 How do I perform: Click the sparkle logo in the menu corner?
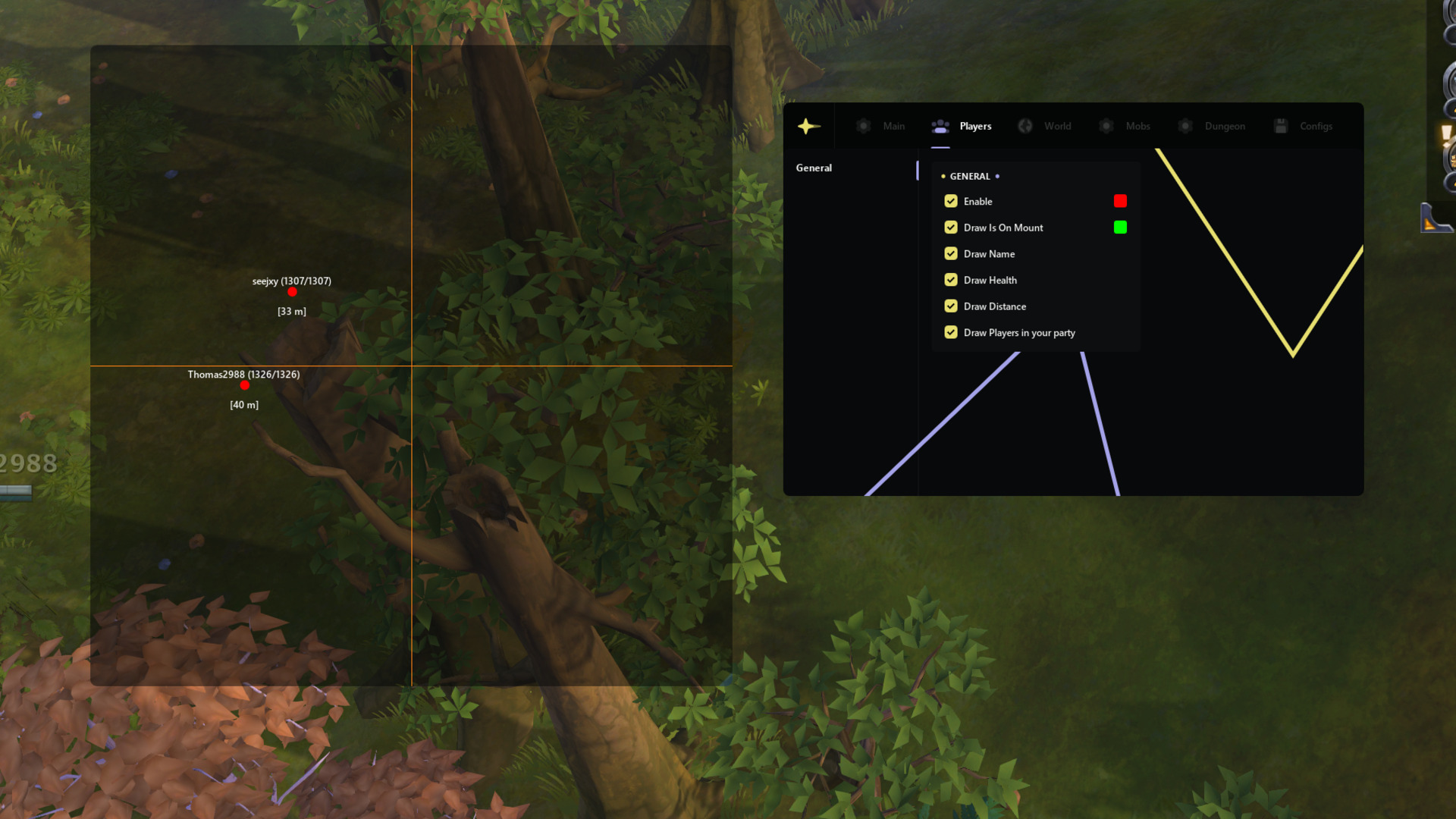coord(808,126)
